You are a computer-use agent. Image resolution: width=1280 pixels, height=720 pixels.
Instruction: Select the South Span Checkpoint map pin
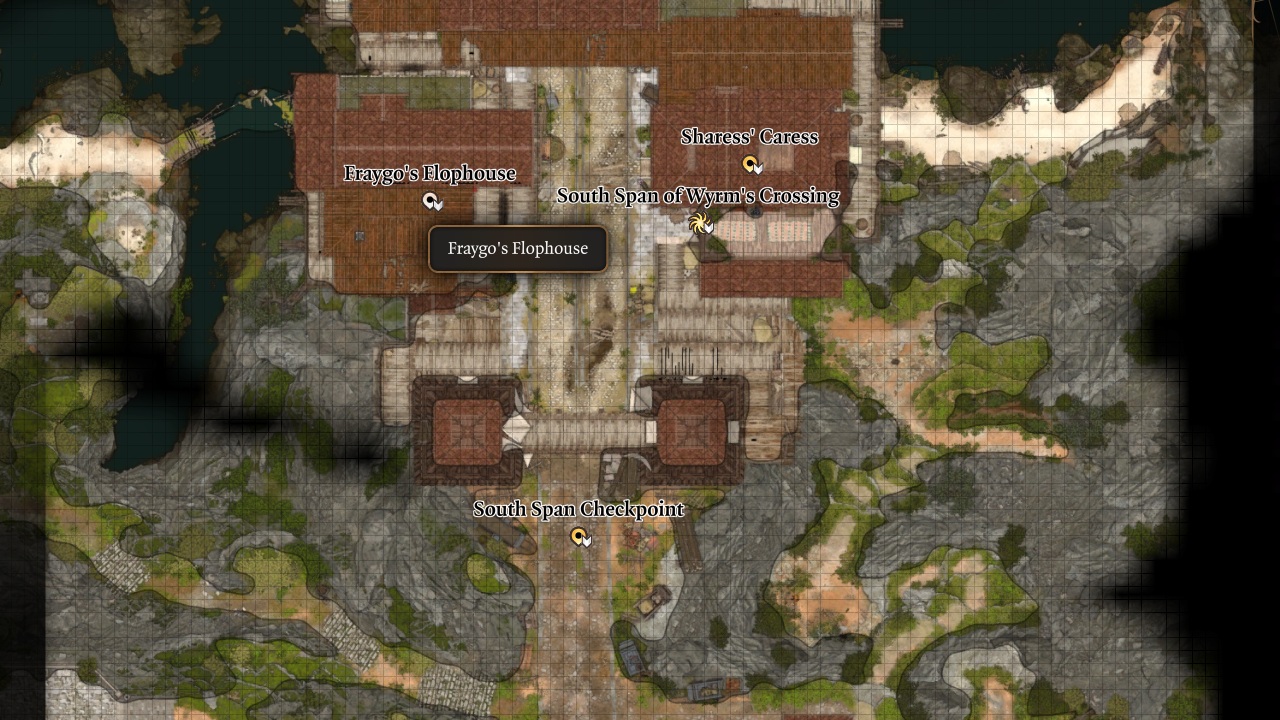(581, 537)
